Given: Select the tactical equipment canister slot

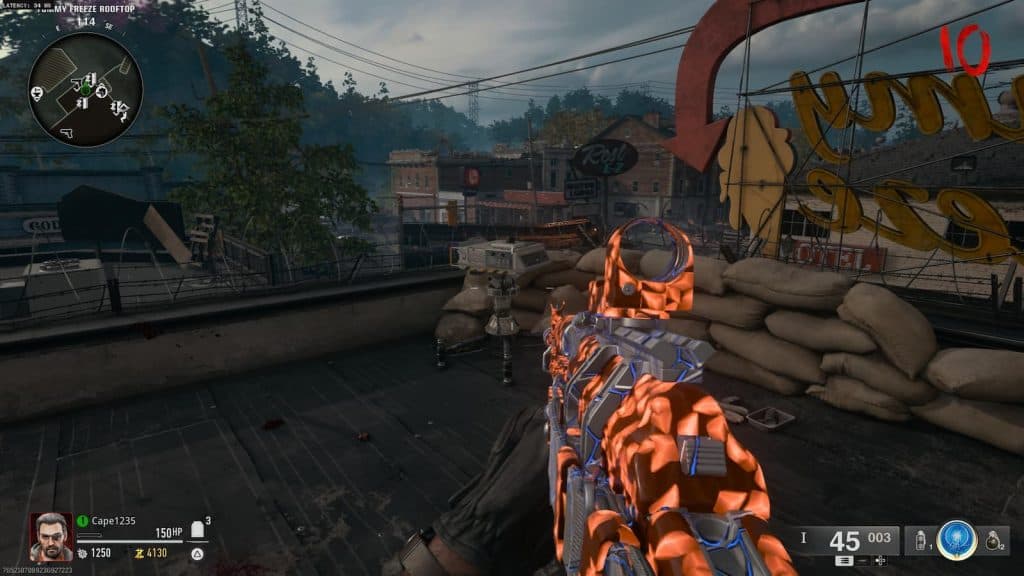Looking at the screenshot, I should [x=921, y=541].
